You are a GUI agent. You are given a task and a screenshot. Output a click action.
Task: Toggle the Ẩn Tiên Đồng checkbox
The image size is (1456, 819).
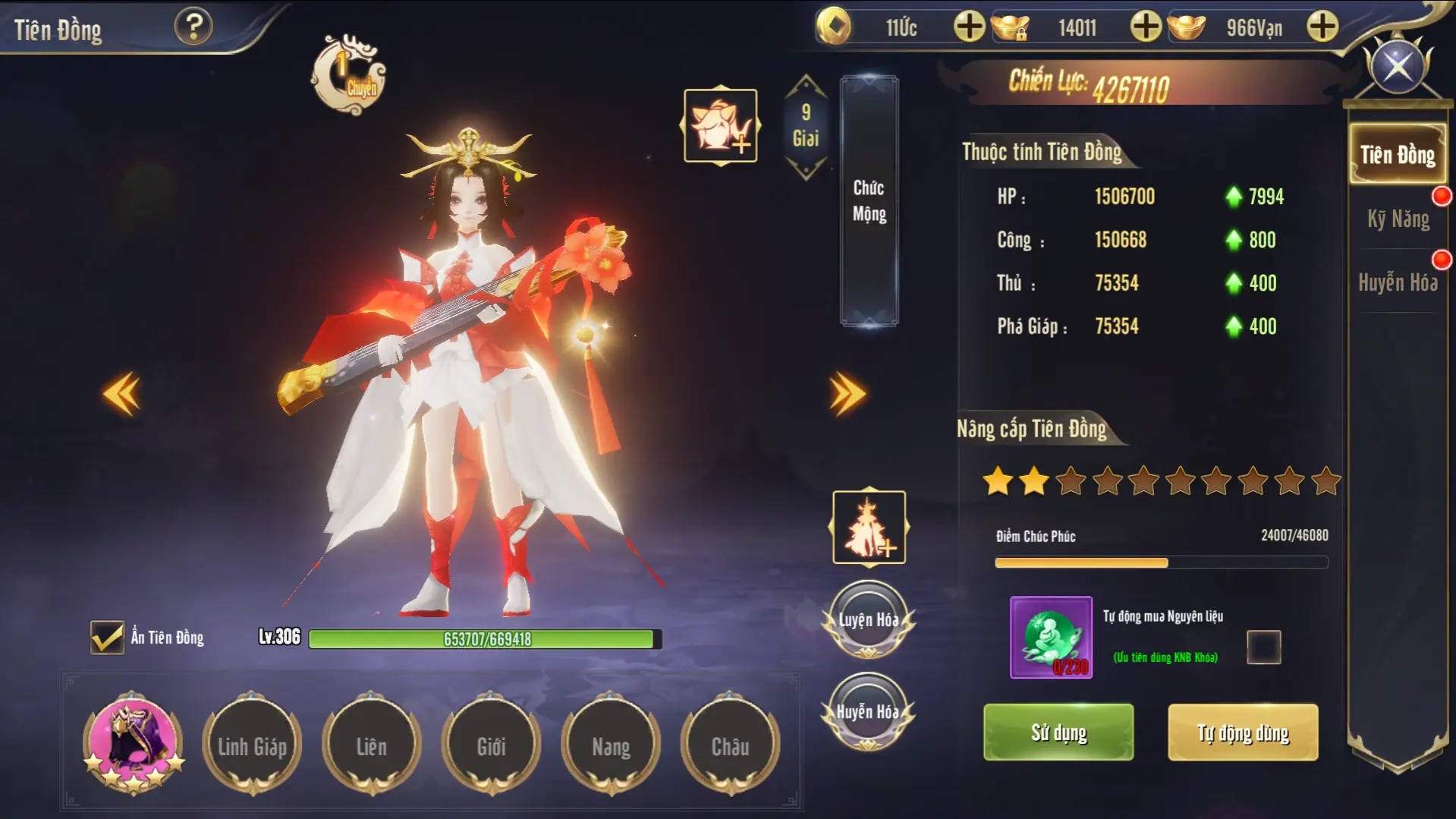click(107, 638)
